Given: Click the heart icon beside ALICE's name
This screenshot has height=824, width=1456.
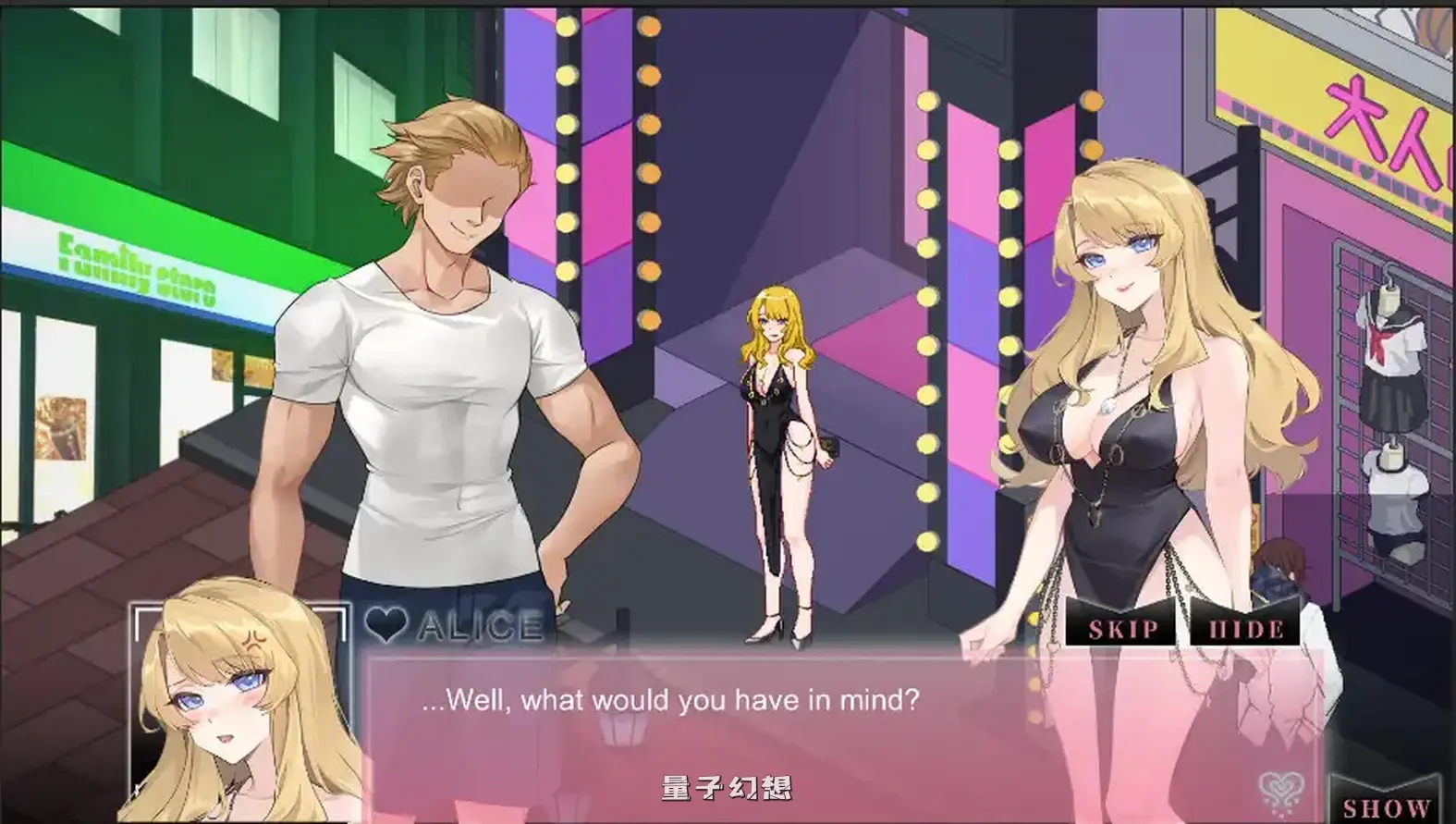Looking at the screenshot, I should (x=385, y=628).
